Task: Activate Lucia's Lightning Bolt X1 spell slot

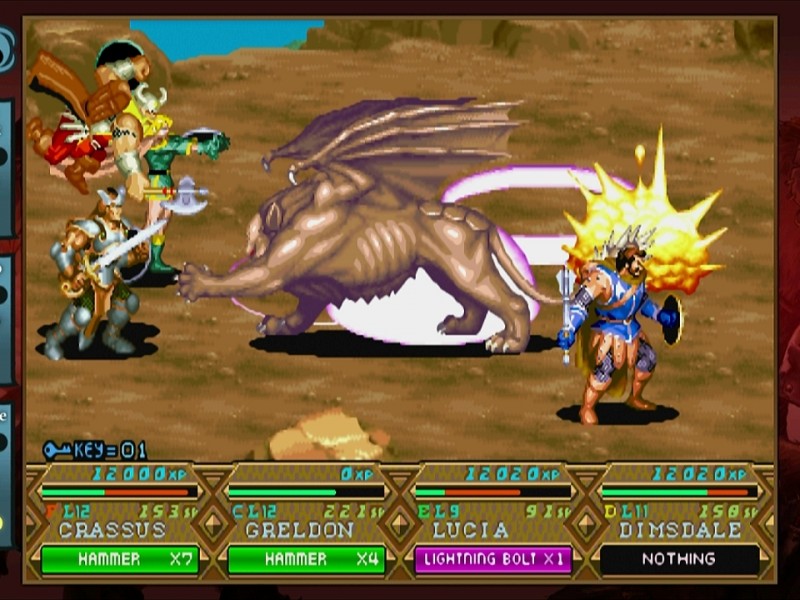Action: (x=493, y=560)
